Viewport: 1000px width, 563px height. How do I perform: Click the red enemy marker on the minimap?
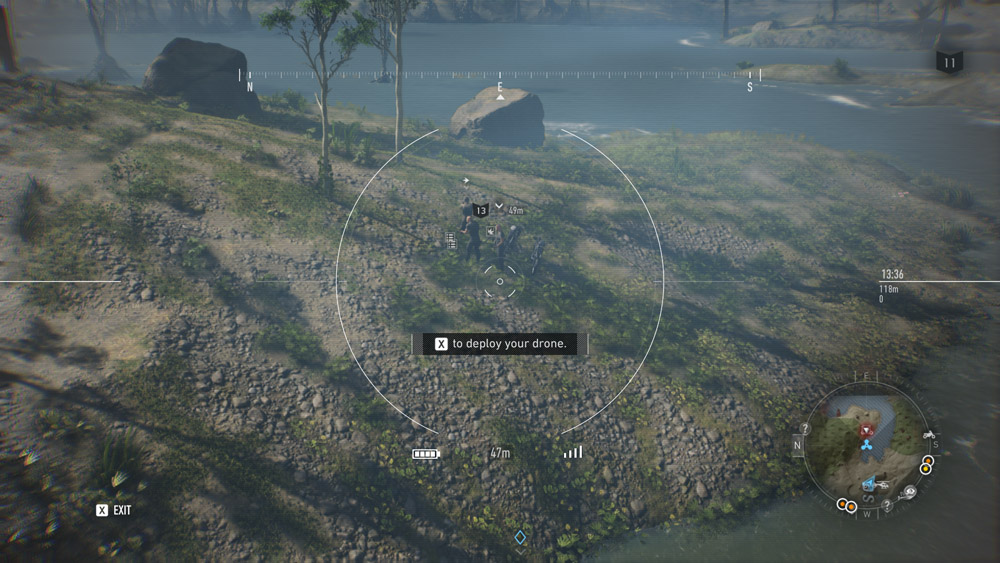tap(866, 429)
